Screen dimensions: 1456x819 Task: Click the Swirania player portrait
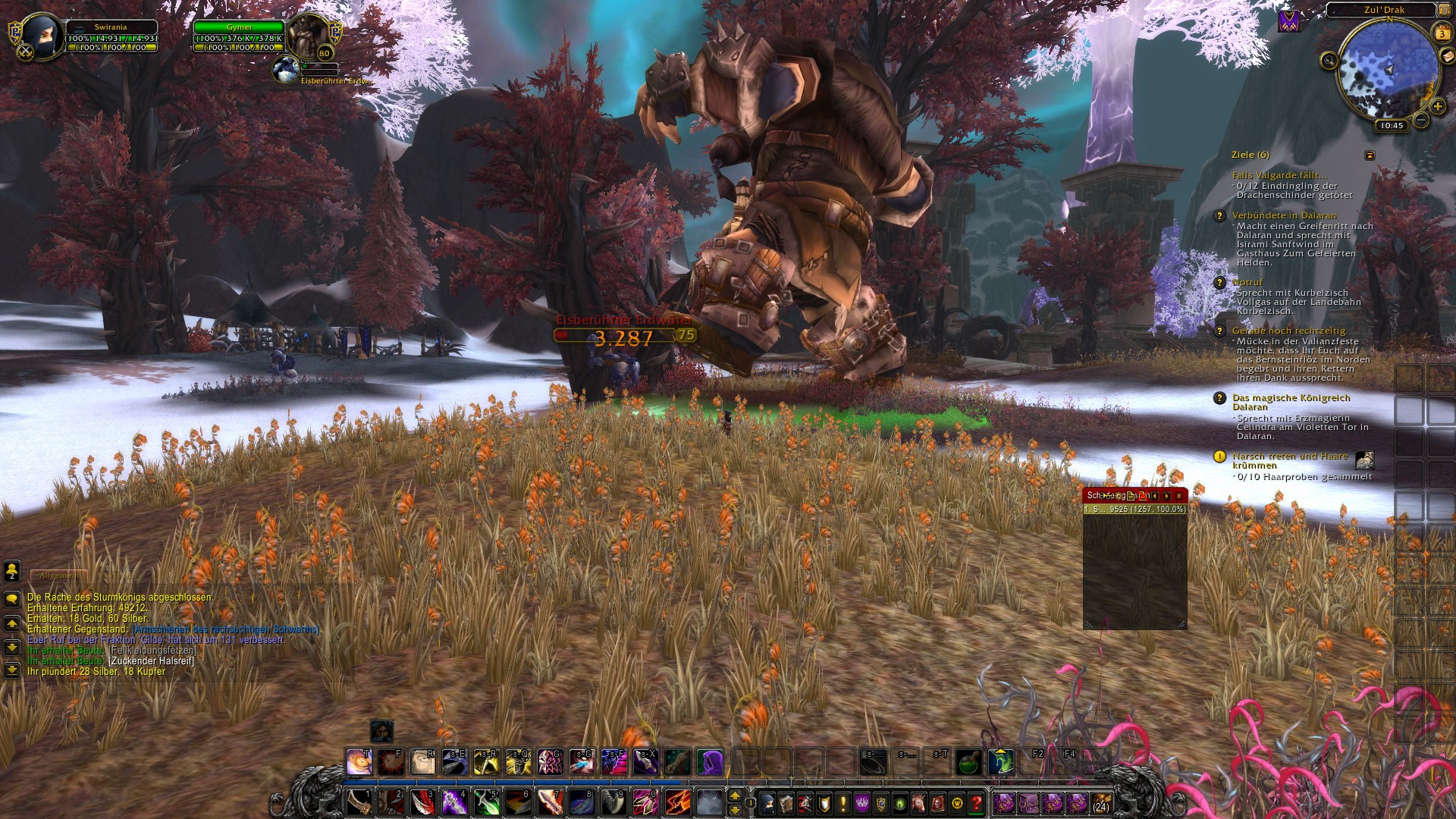pos(36,34)
